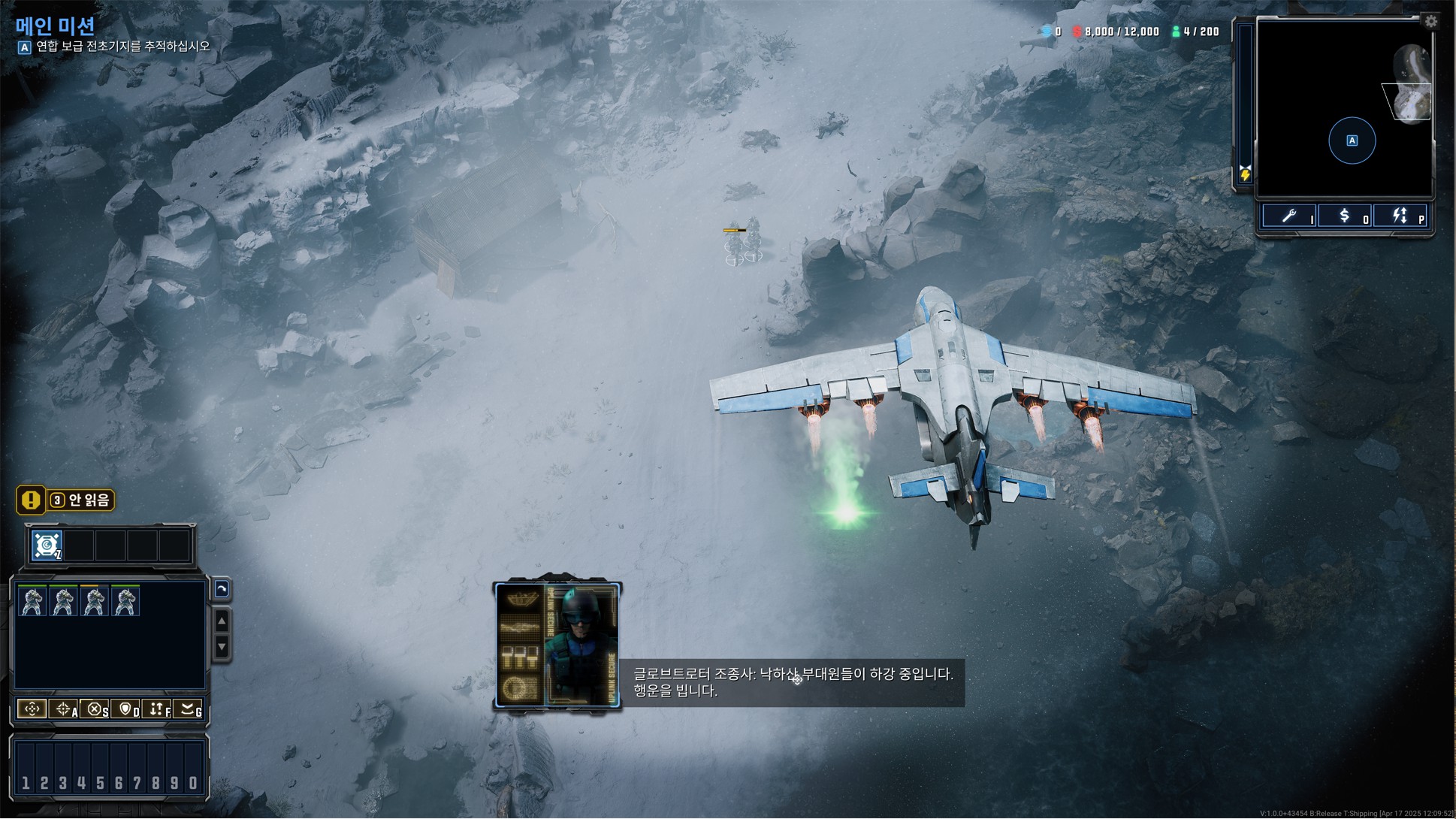This screenshot has height=819, width=1456.
Task: Open the unread notifications alert
Action: [x=66, y=500]
